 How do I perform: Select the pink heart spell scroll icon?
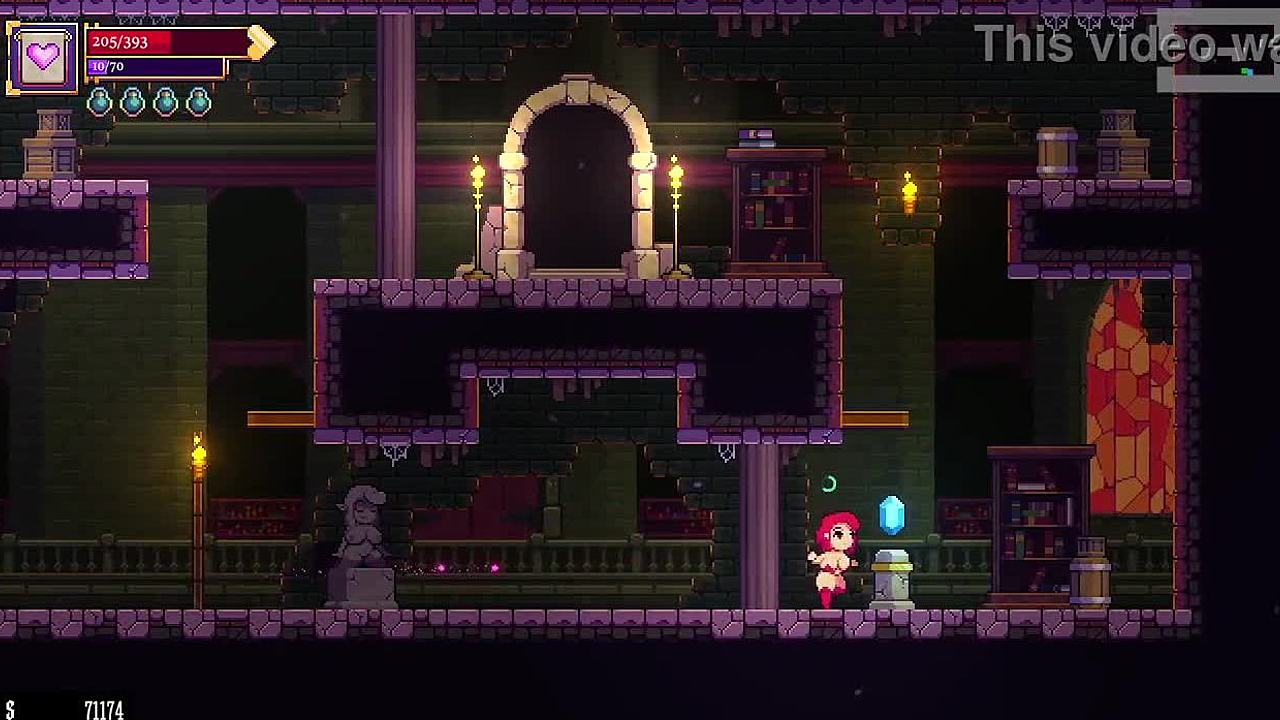click(42, 57)
